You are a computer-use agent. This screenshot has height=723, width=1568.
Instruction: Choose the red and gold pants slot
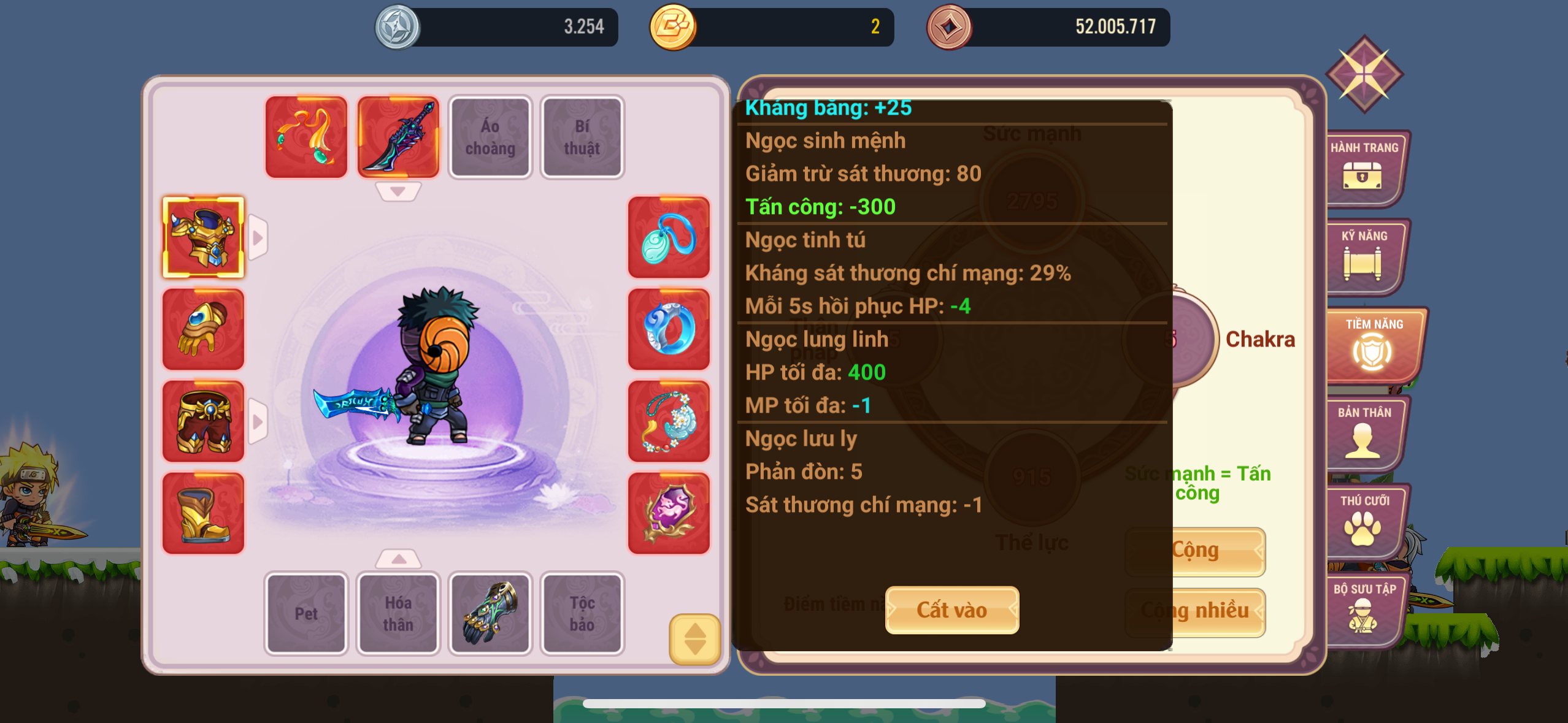coord(203,421)
